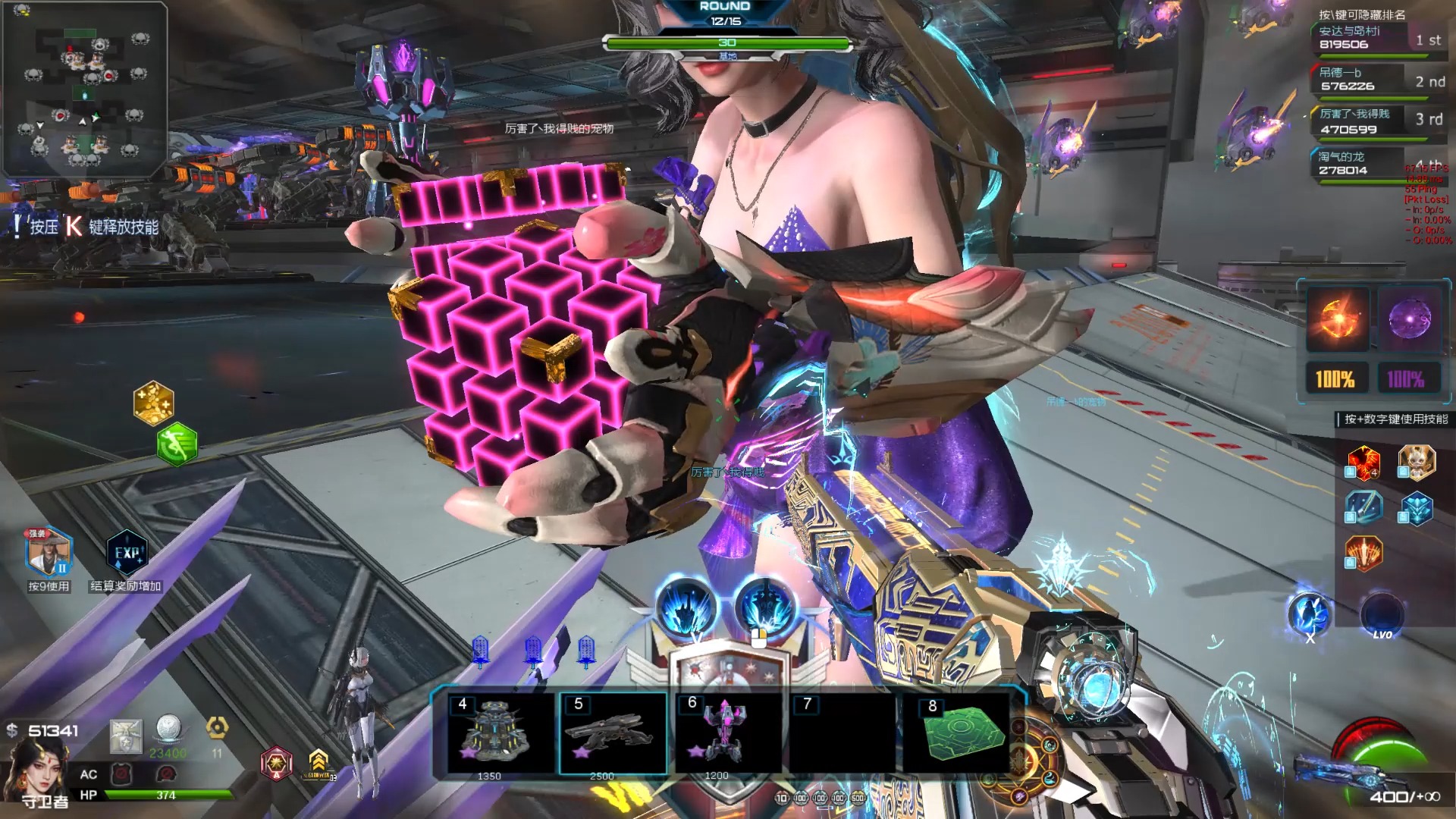Click the green running figure buff
The width and height of the screenshot is (1456, 819).
tap(177, 444)
